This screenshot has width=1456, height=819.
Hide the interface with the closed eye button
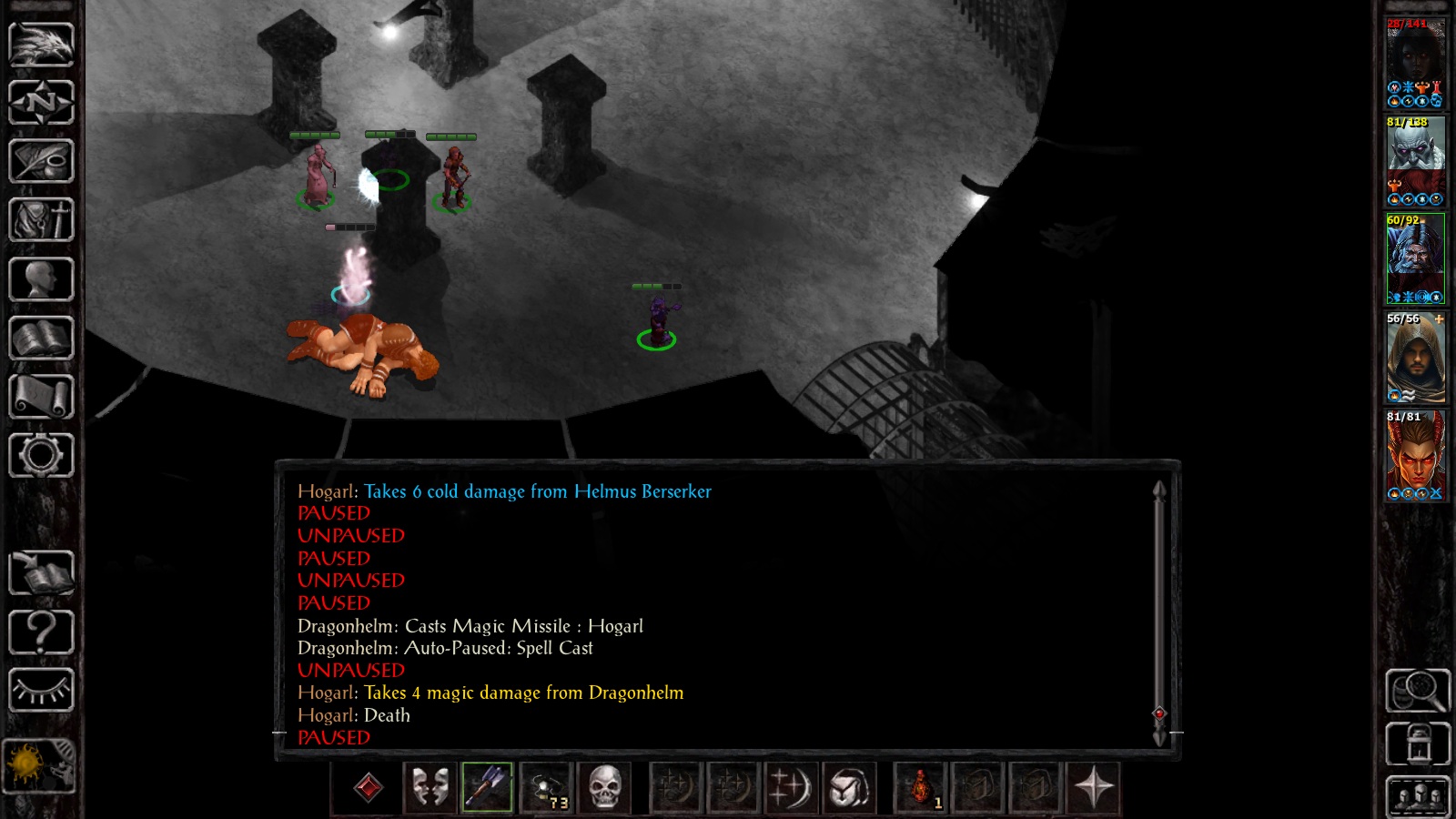click(x=41, y=691)
